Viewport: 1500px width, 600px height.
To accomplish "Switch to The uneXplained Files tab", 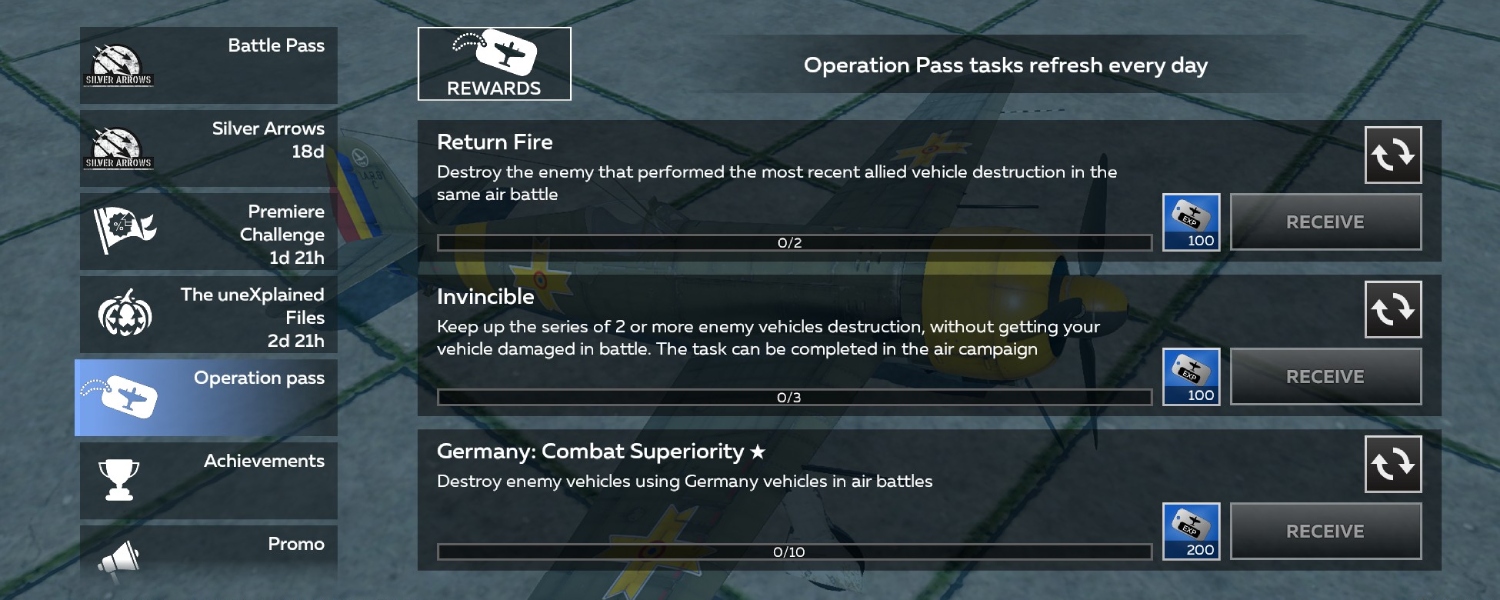I will pos(208,314).
